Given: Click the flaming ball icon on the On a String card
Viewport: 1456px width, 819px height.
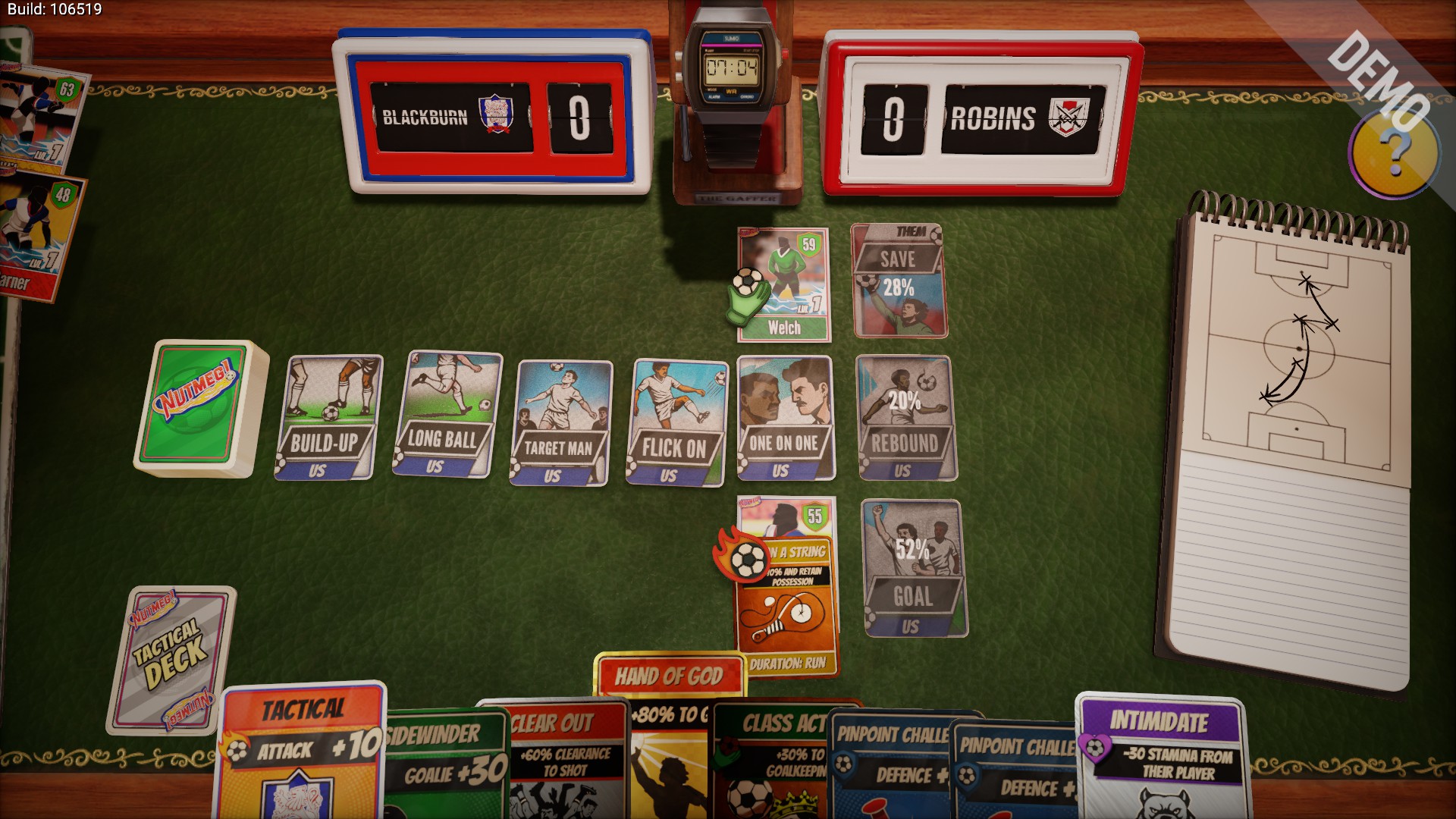Looking at the screenshot, I should coord(747,560).
